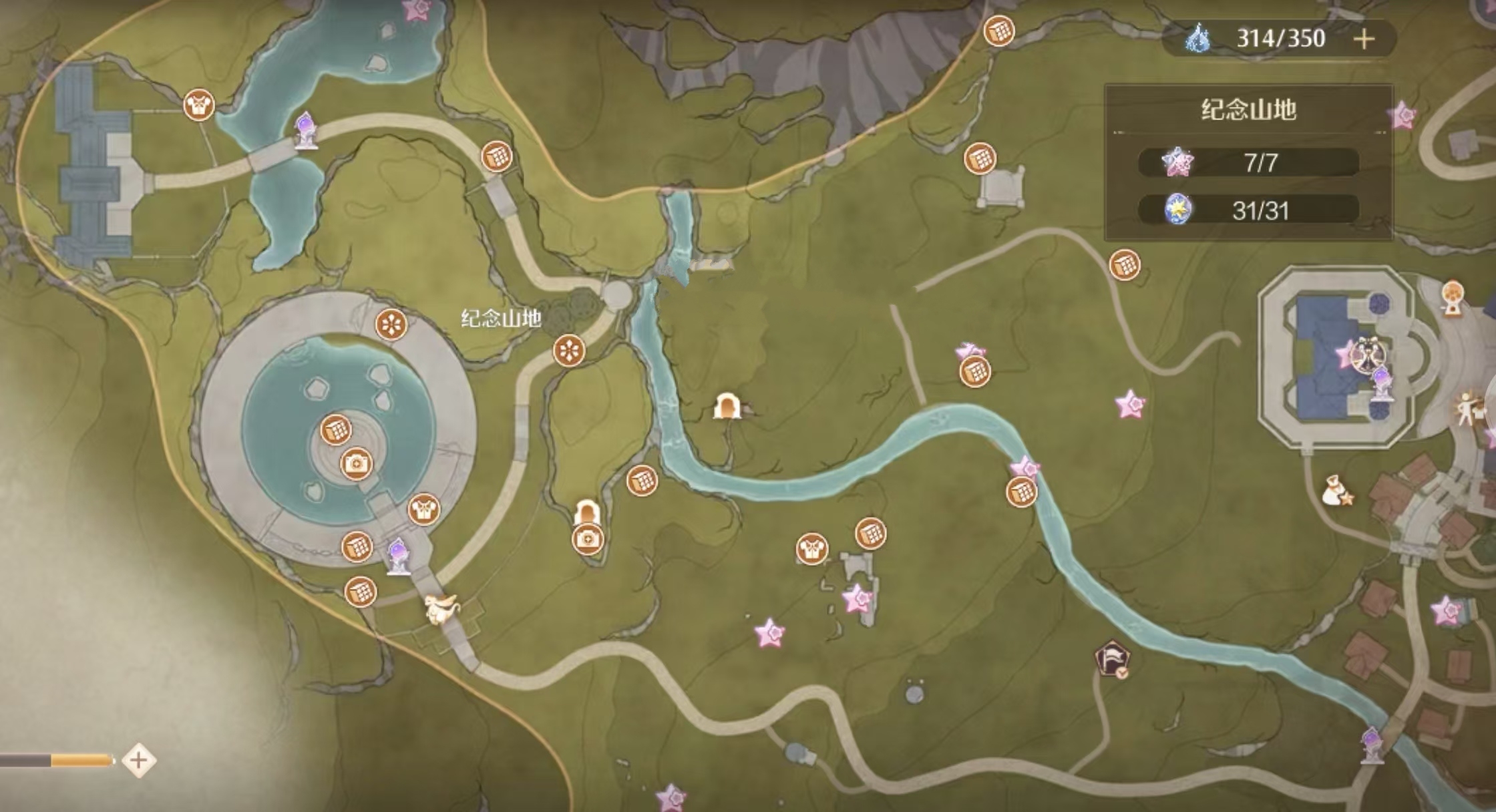Pick the flower marker on the circular plaza ring
This screenshot has height=812, width=1496.
pos(391,325)
